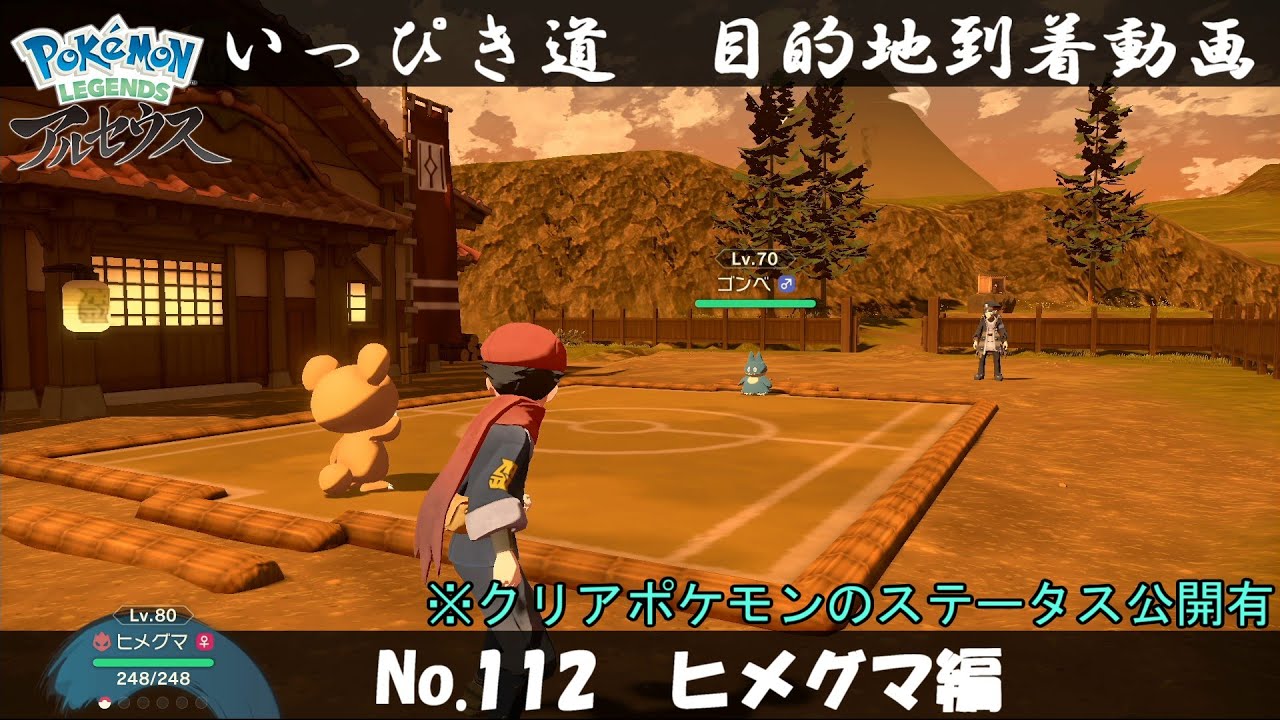Toggle the third empty party slot indicator
1280x720 pixels.
(162, 704)
